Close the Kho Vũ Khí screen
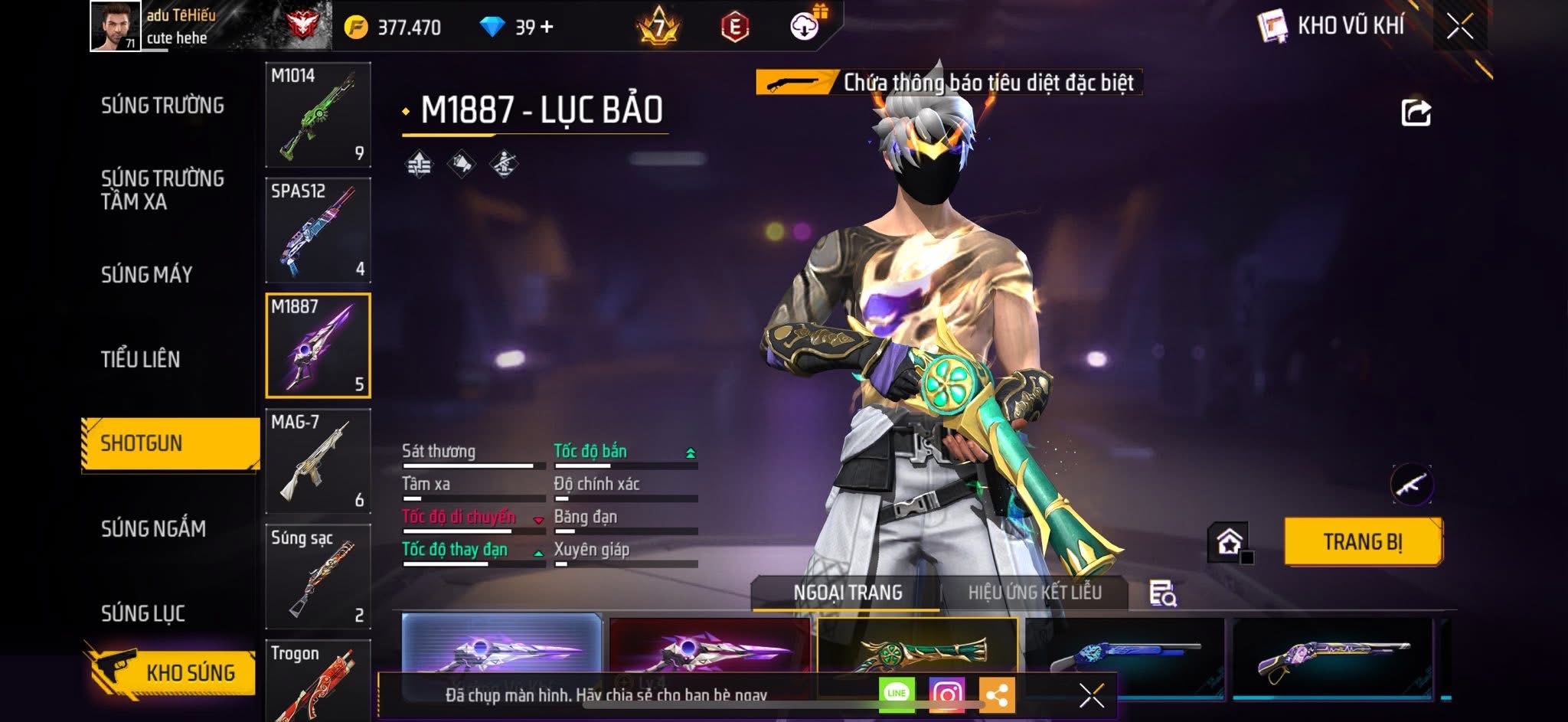This screenshot has width=1568, height=722. pos(1459,27)
